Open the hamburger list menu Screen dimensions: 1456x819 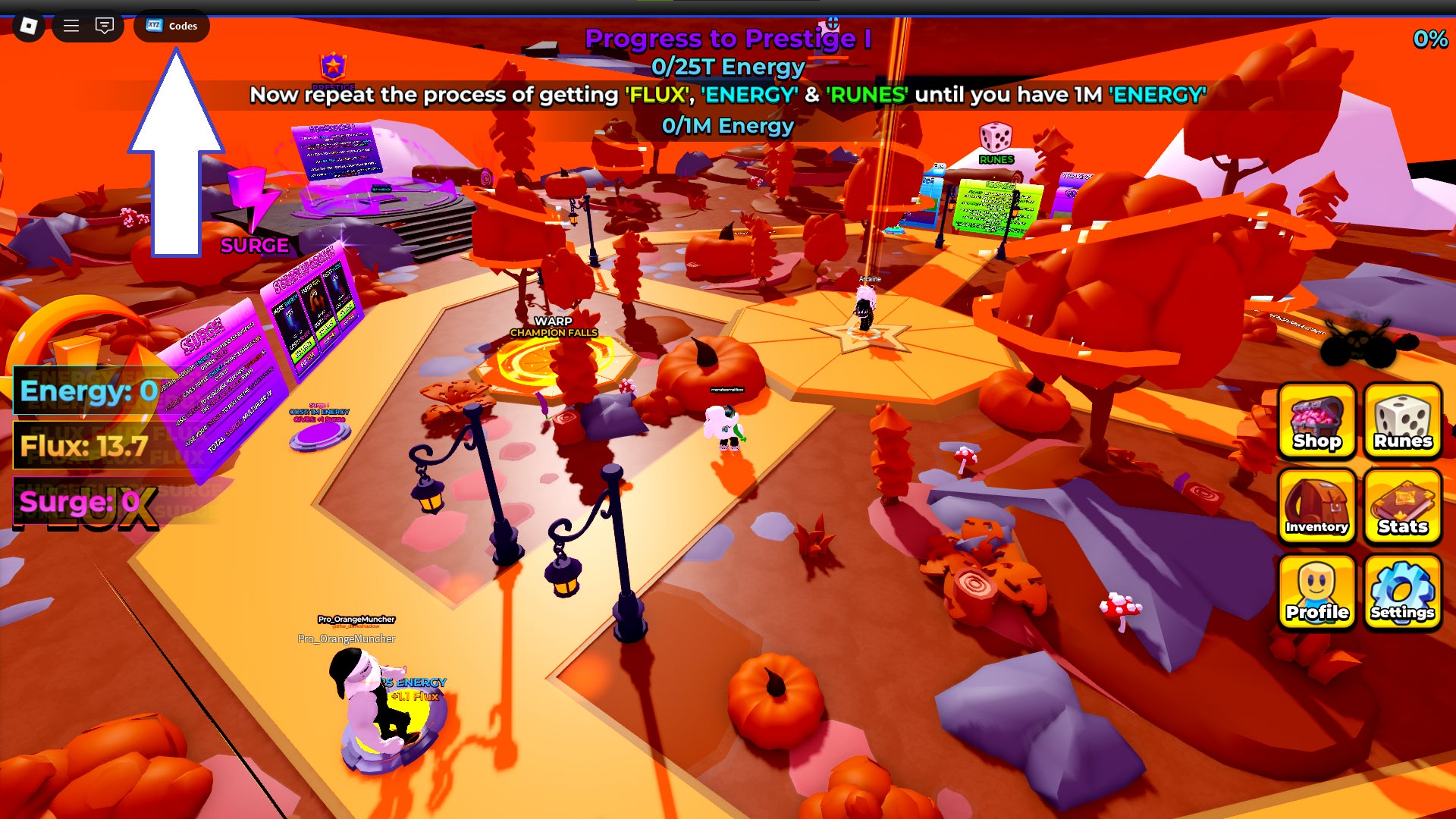71,26
